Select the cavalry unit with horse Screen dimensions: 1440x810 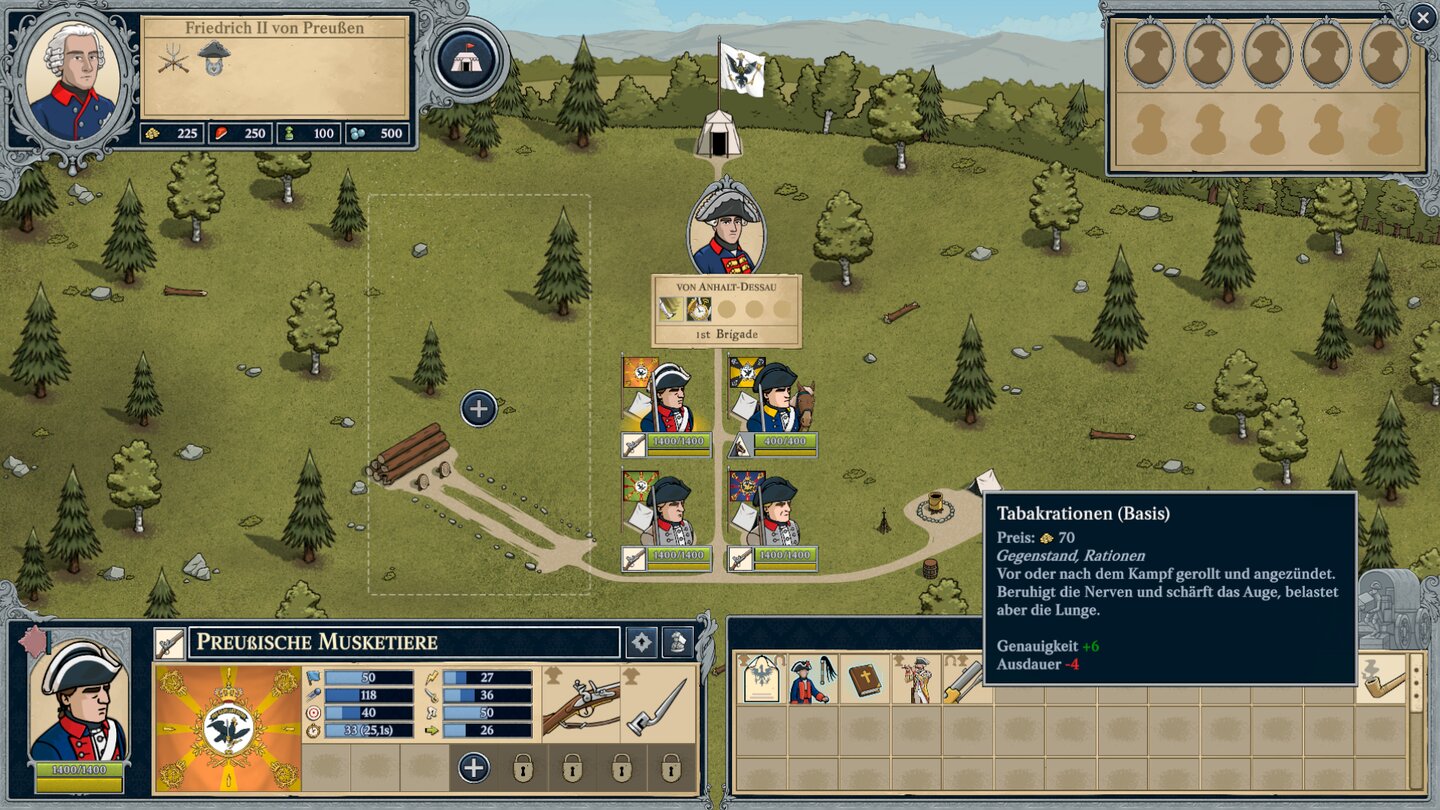click(x=773, y=397)
